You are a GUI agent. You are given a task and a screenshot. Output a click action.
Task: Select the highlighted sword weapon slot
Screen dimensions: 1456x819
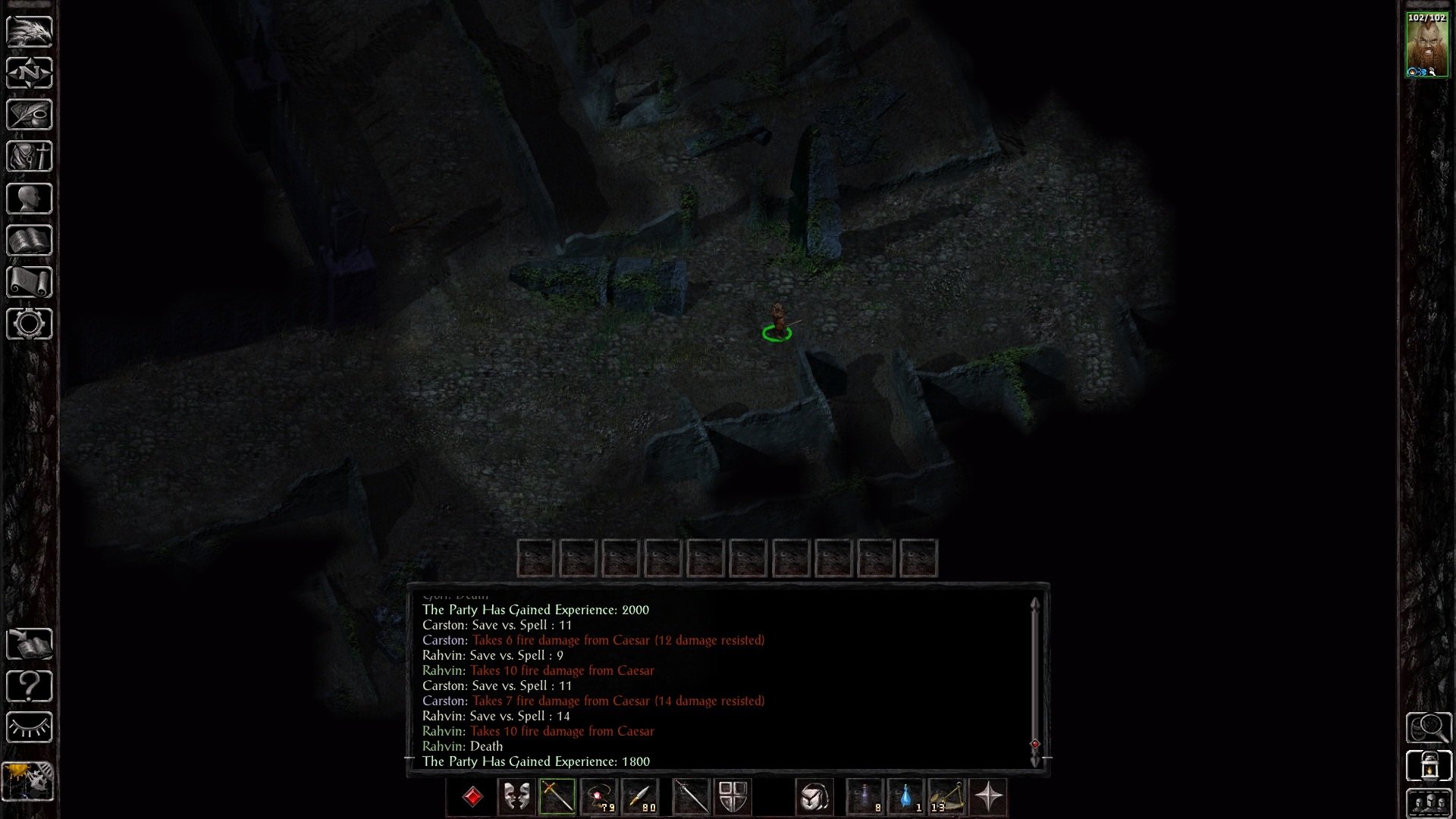click(557, 797)
